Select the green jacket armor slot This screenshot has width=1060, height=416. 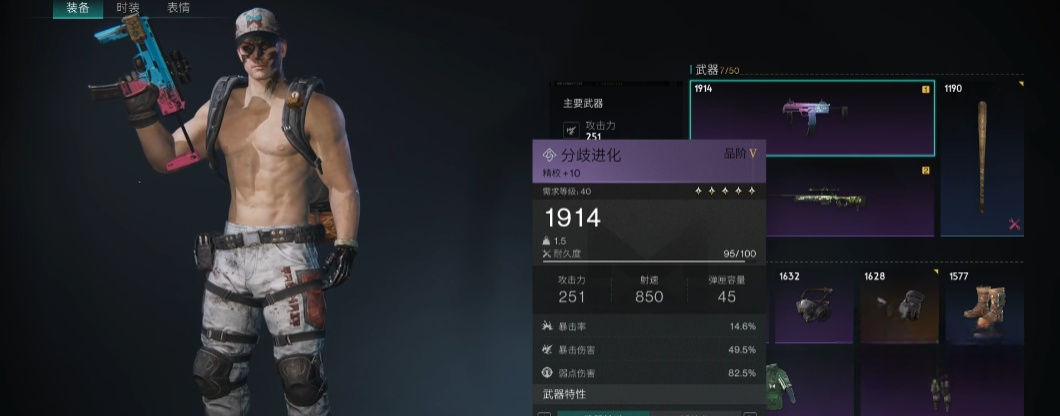[782, 385]
